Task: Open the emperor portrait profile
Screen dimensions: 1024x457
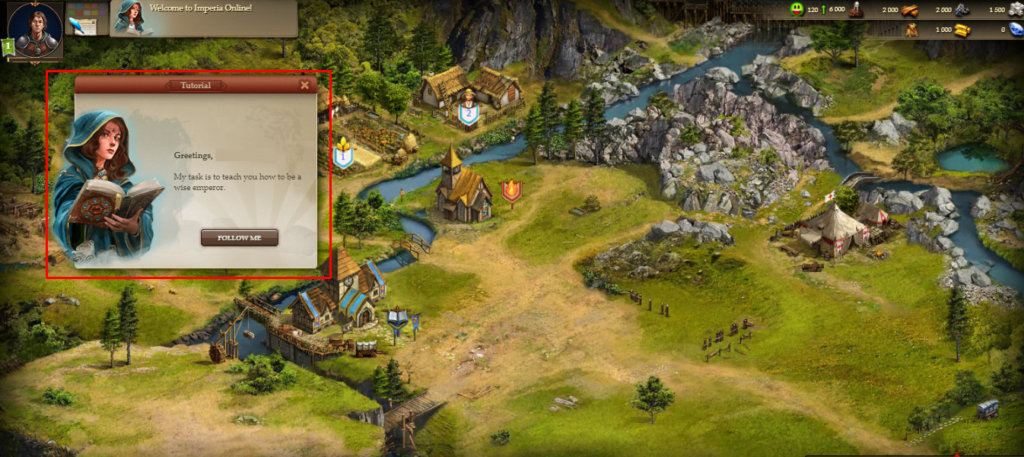Action: [x=36, y=28]
